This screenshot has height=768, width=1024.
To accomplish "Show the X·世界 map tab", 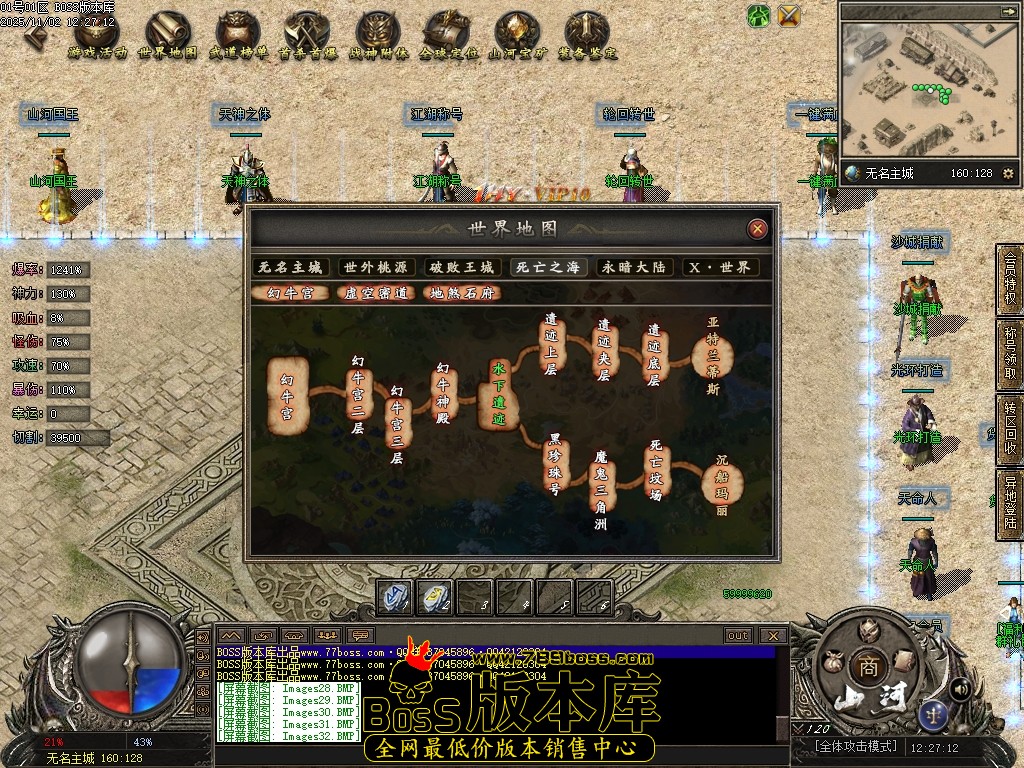I will pyautogui.click(x=720, y=268).
